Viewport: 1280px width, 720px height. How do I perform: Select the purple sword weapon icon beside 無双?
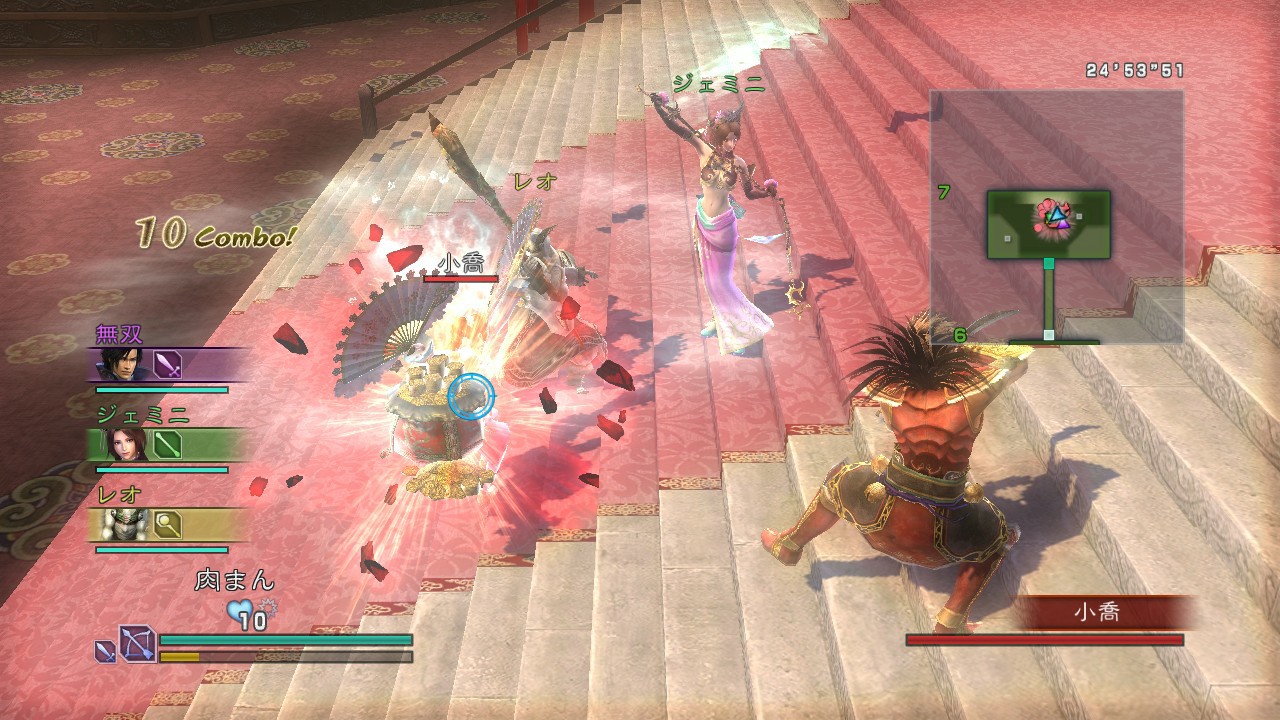click(168, 364)
